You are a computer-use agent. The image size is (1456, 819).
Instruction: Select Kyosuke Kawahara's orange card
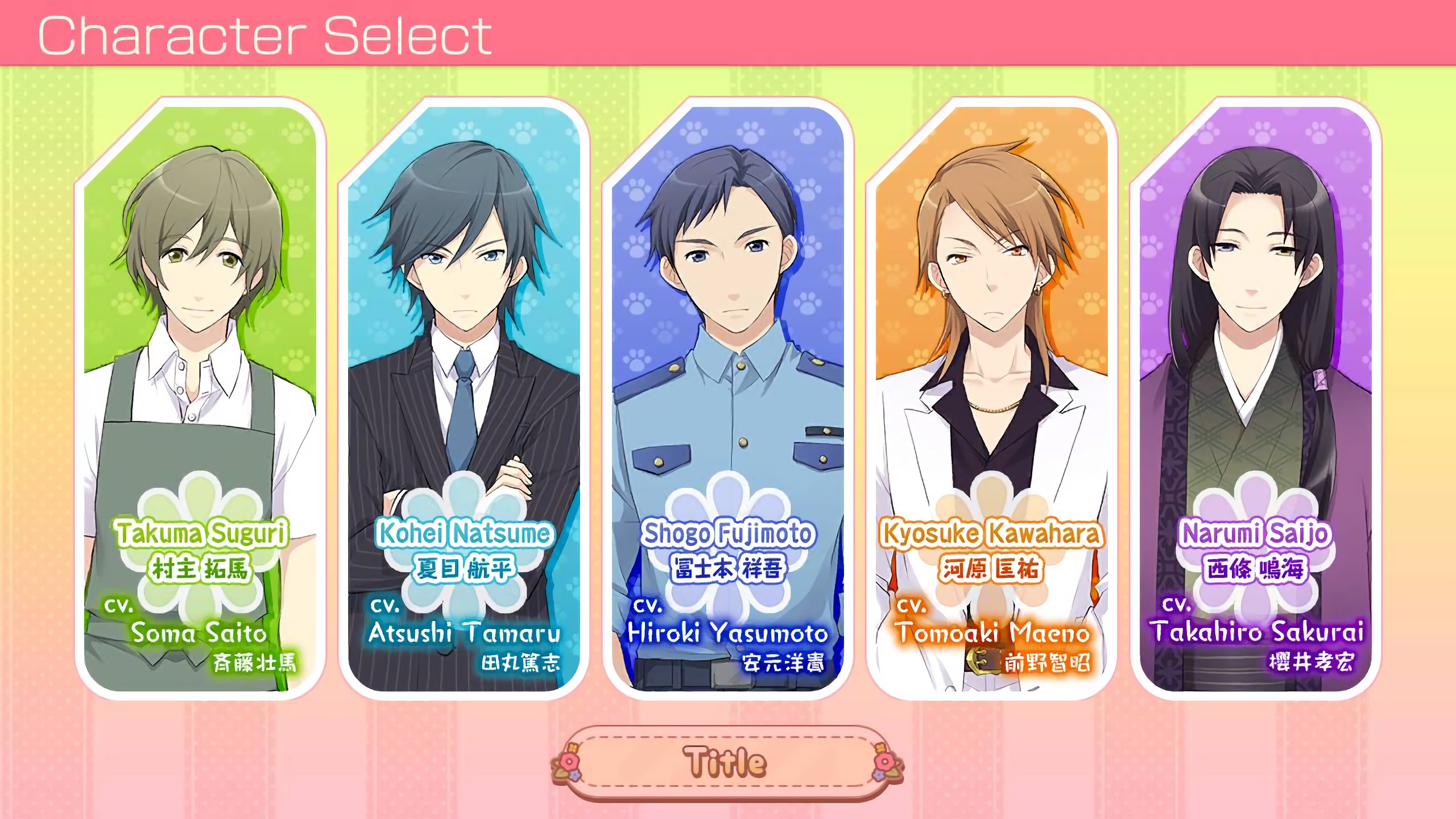[x=991, y=398]
